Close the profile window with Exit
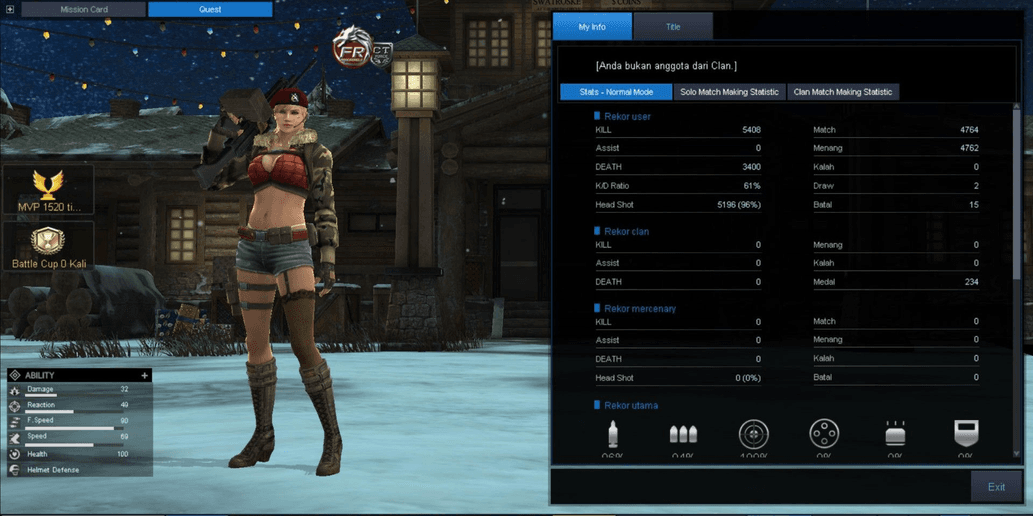This screenshot has height=516, width=1033. tap(996, 487)
